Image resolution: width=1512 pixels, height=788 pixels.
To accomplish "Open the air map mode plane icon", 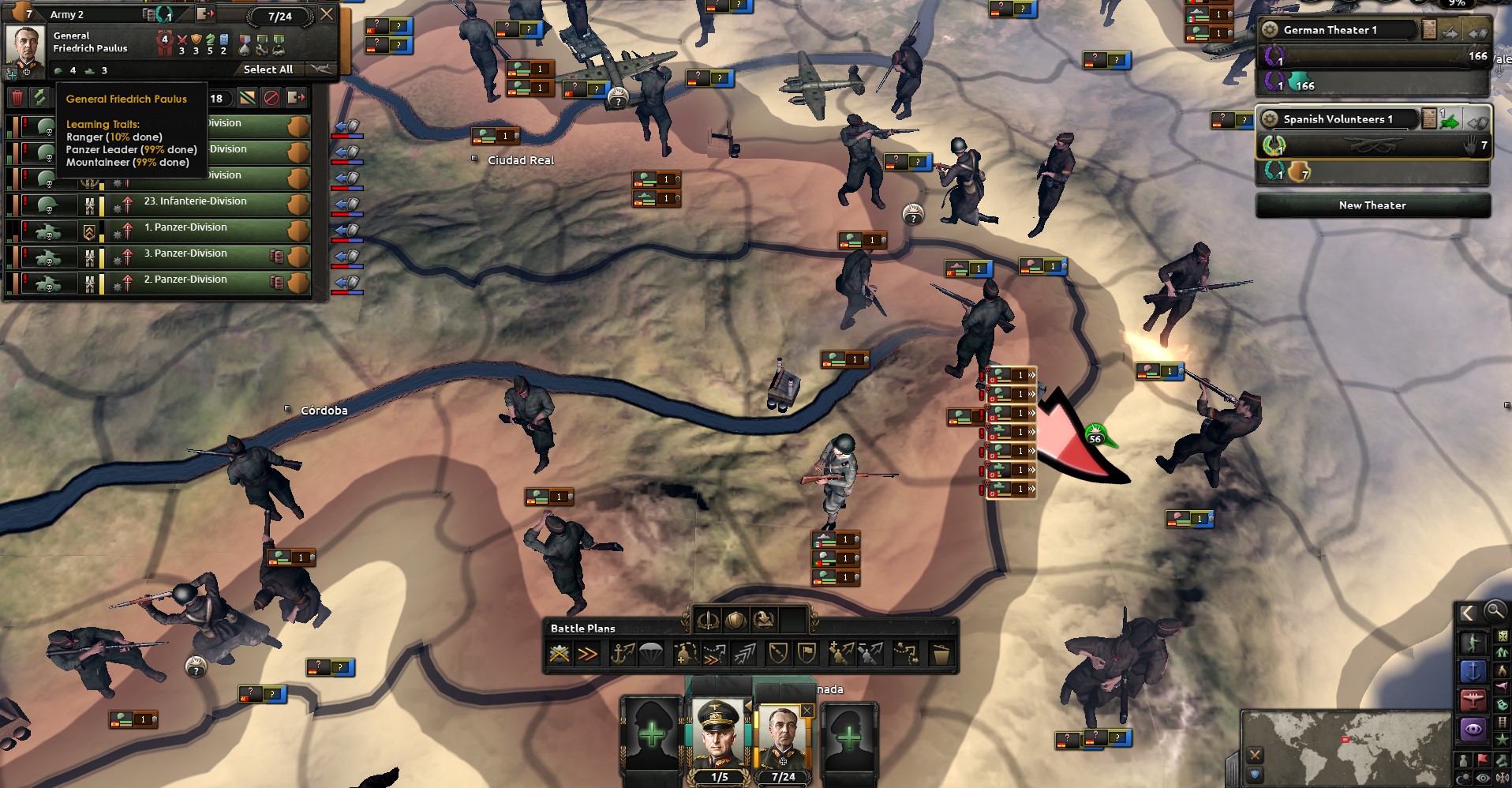I will click(x=1473, y=697).
